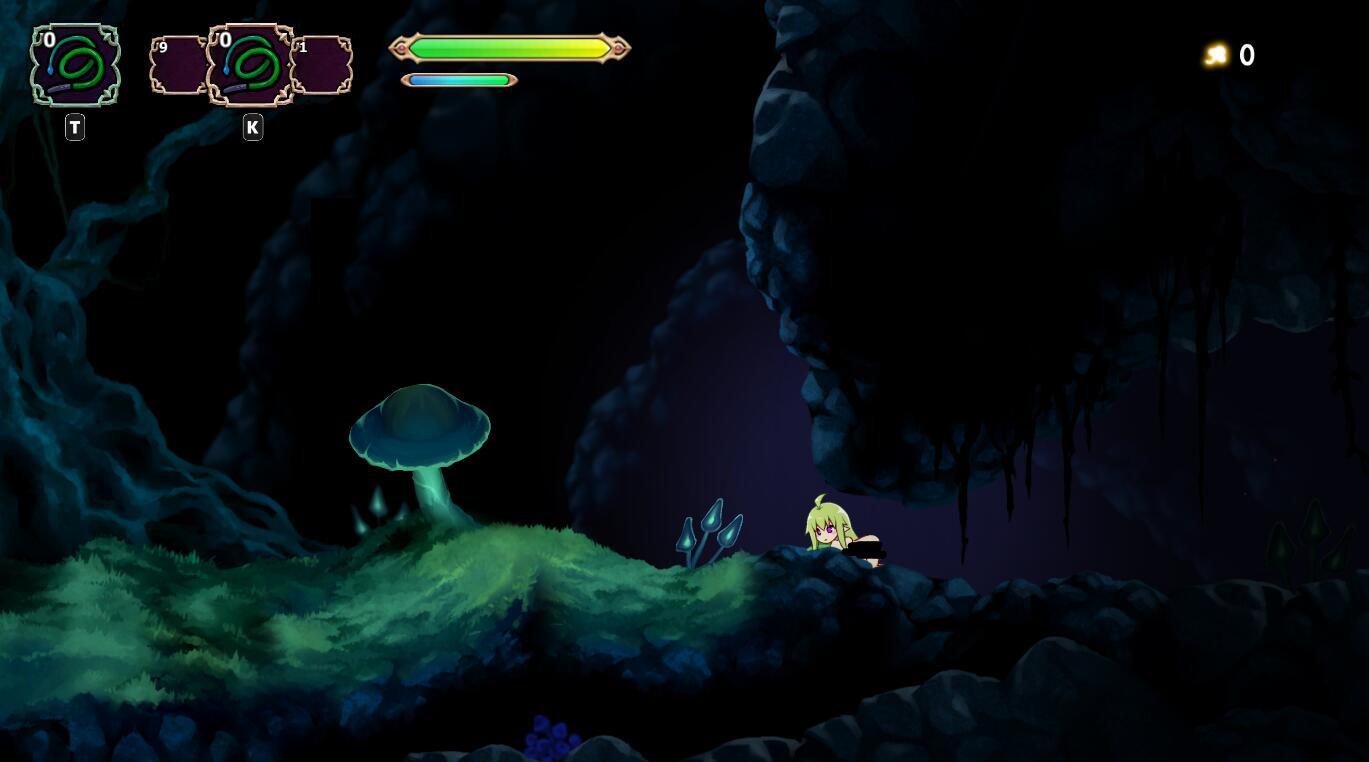Viewport: 1369px width, 762px height.
Task: Select the center green whip slot above K
Action: pyautogui.click(x=250, y=65)
